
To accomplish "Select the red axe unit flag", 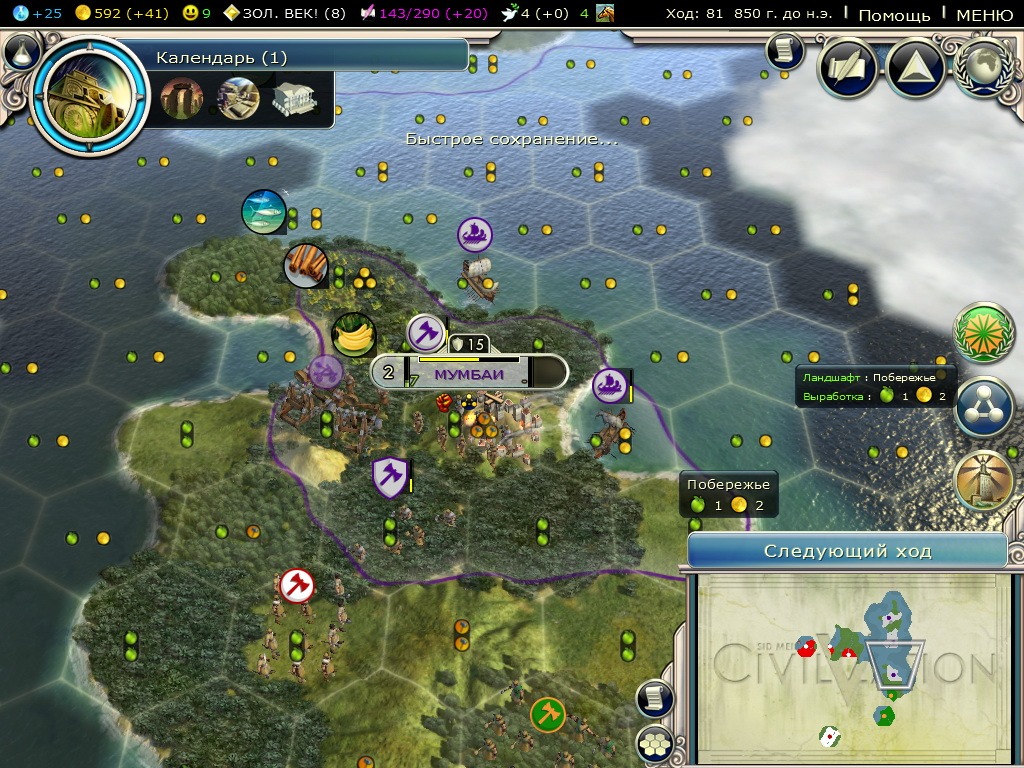I will pos(297,585).
